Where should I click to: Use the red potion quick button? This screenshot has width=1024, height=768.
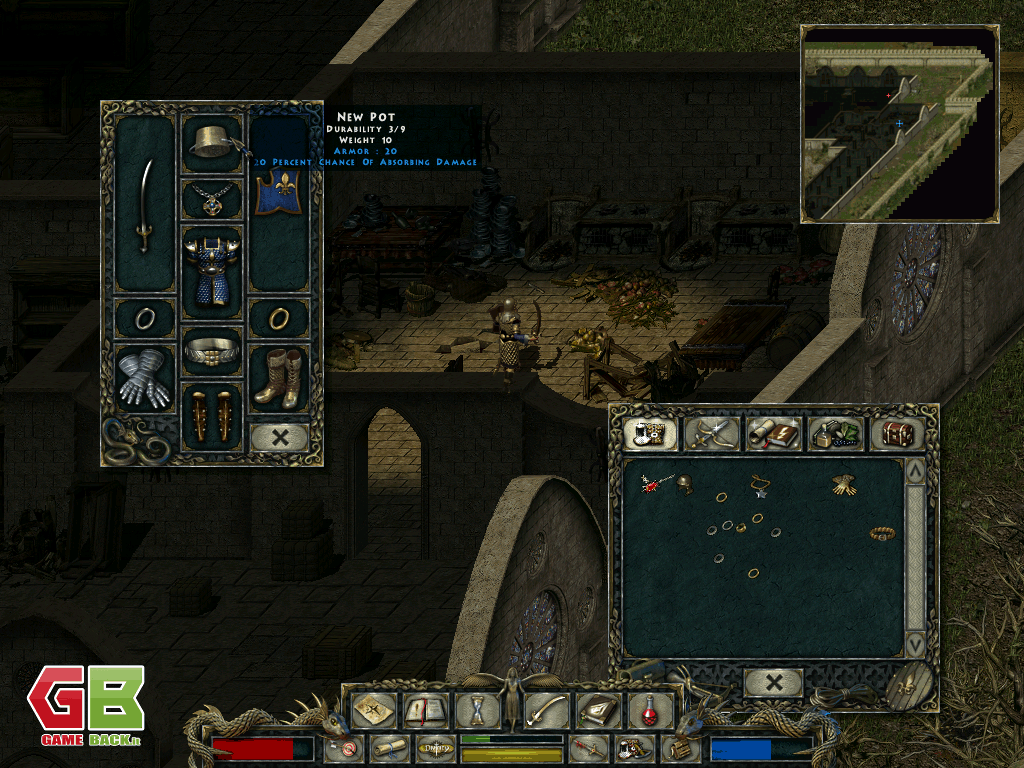click(650, 710)
